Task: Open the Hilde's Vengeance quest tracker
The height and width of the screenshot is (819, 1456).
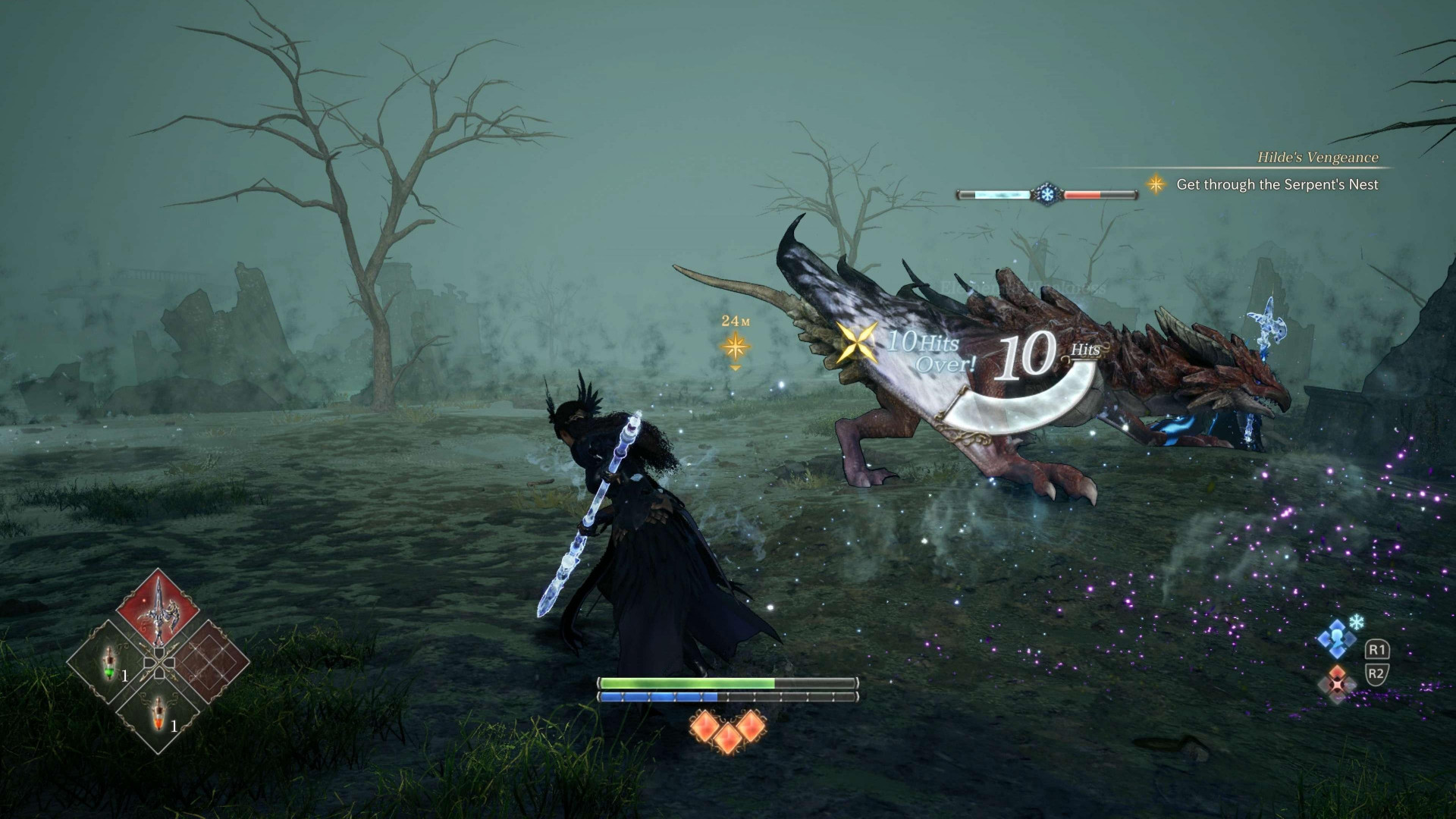Action: (x=1317, y=158)
